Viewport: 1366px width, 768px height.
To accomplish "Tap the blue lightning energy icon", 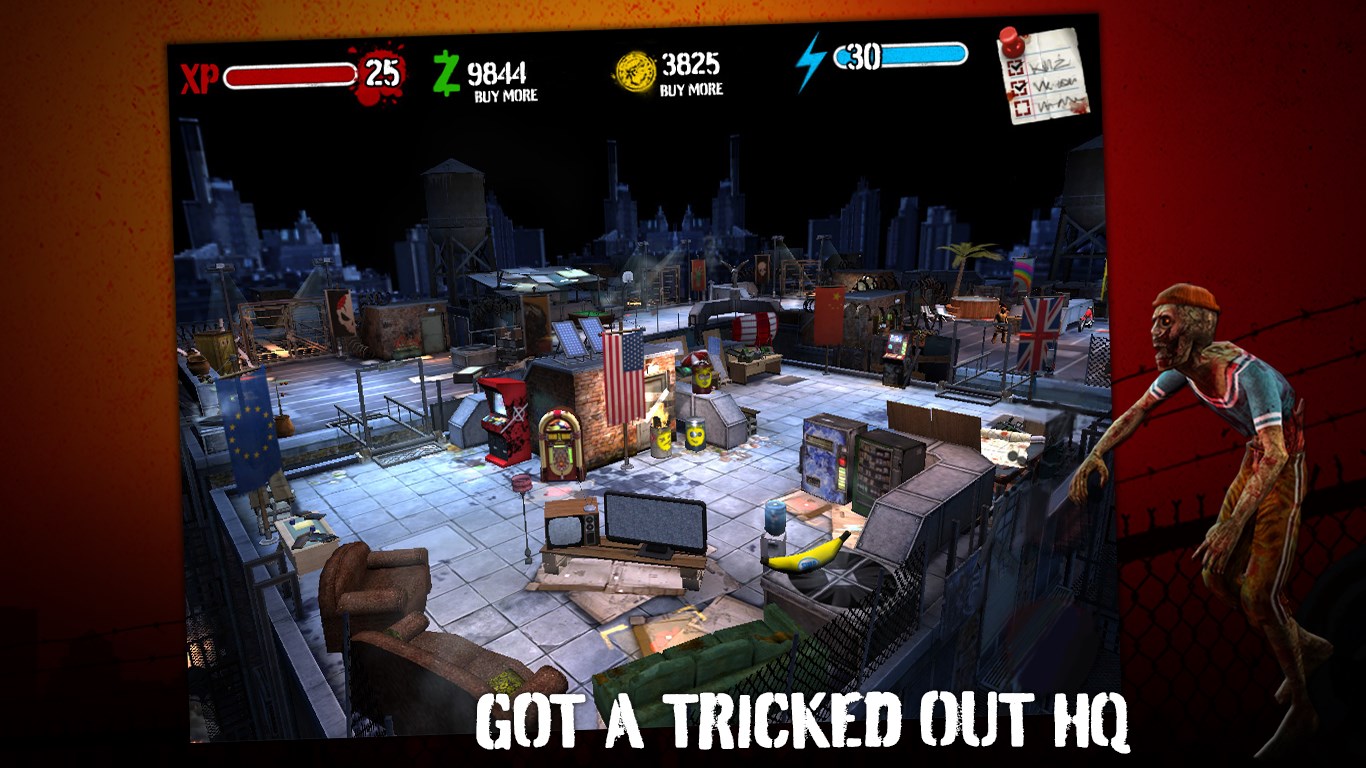I will tap(810, 61).
